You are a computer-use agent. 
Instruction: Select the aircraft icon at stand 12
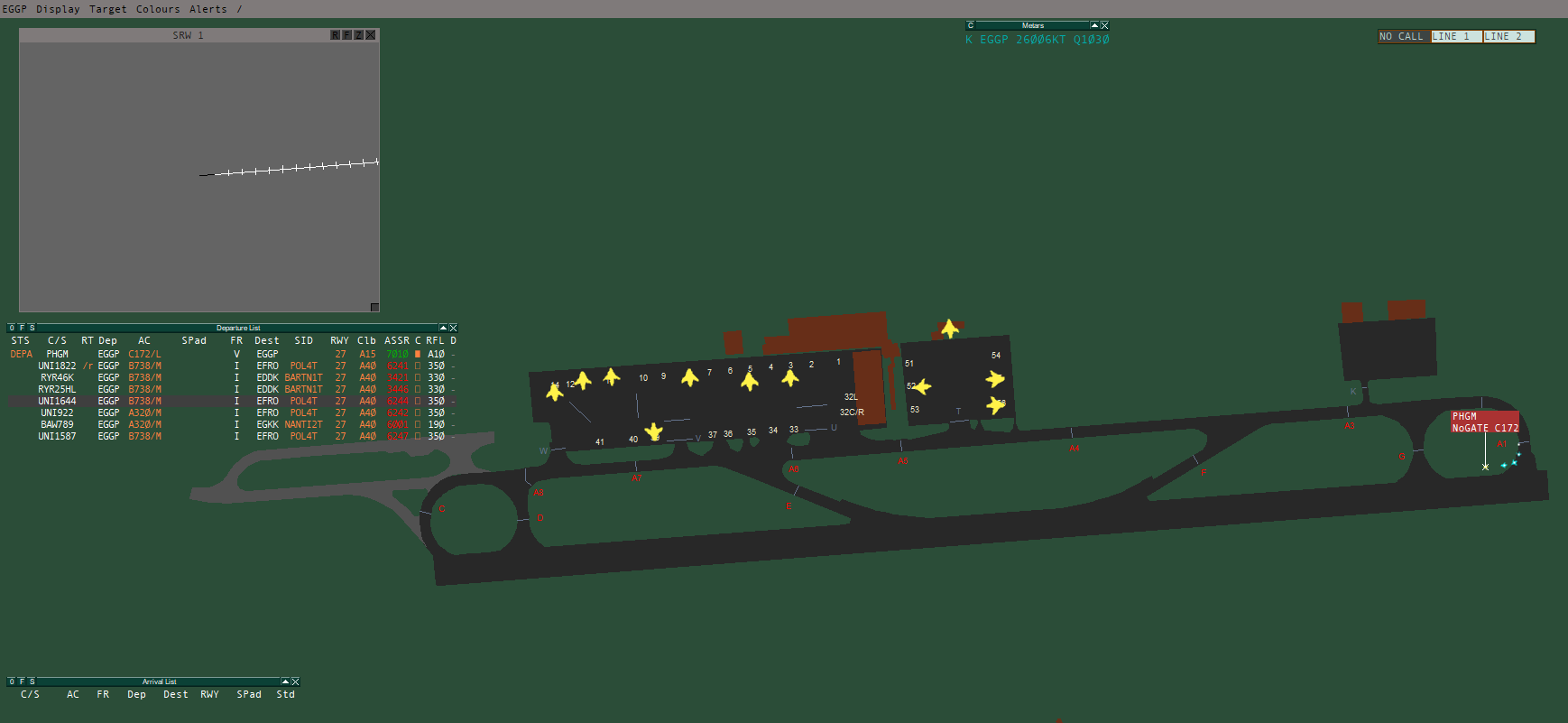coord(584,380)
